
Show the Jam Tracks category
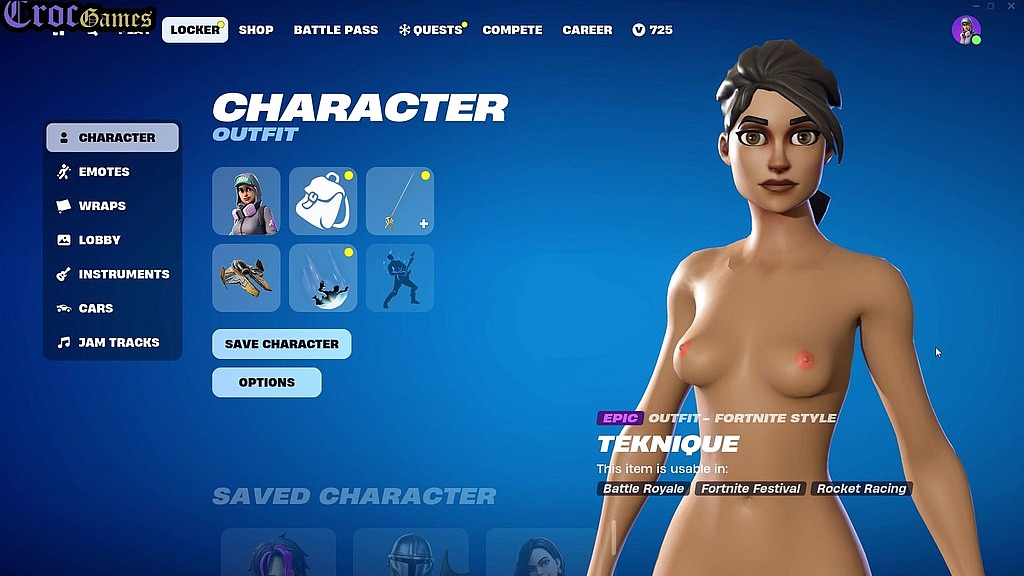point(118,342)
